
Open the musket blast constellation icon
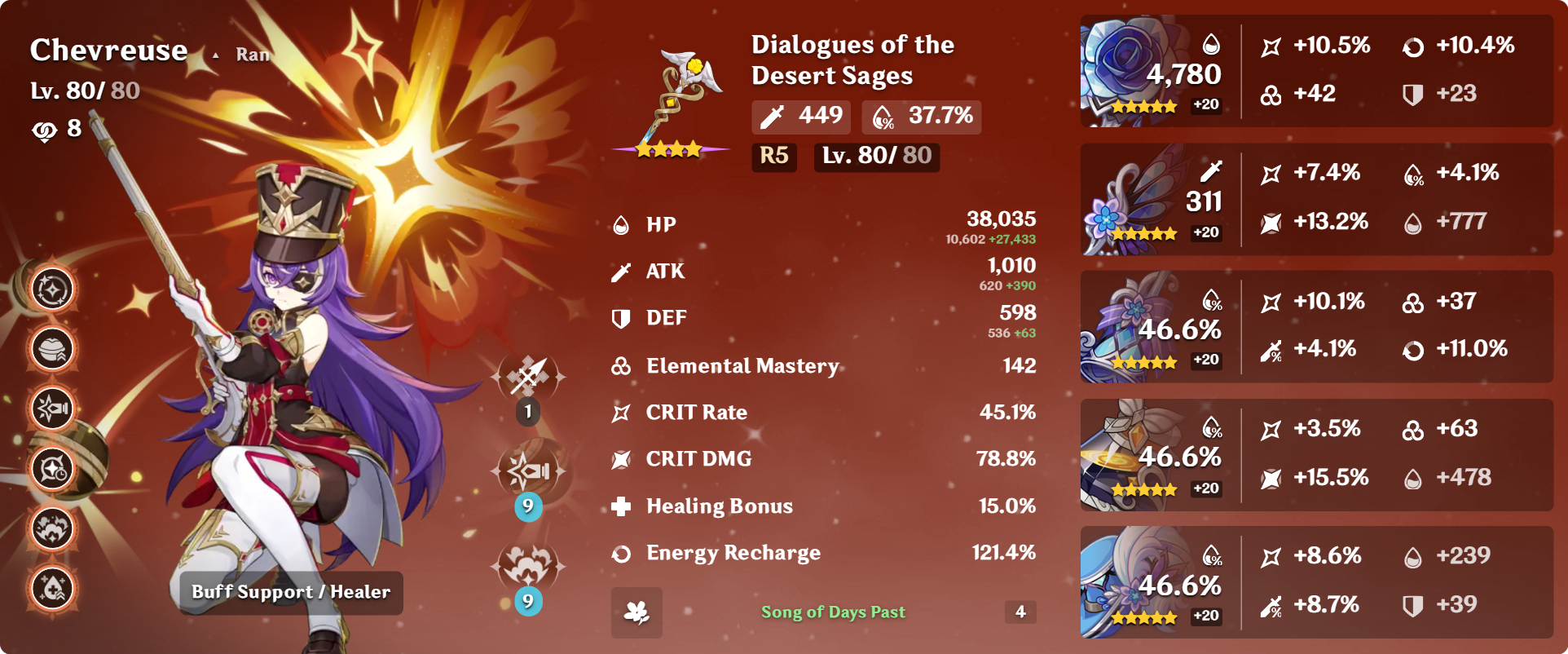click(x=53, y=409)
